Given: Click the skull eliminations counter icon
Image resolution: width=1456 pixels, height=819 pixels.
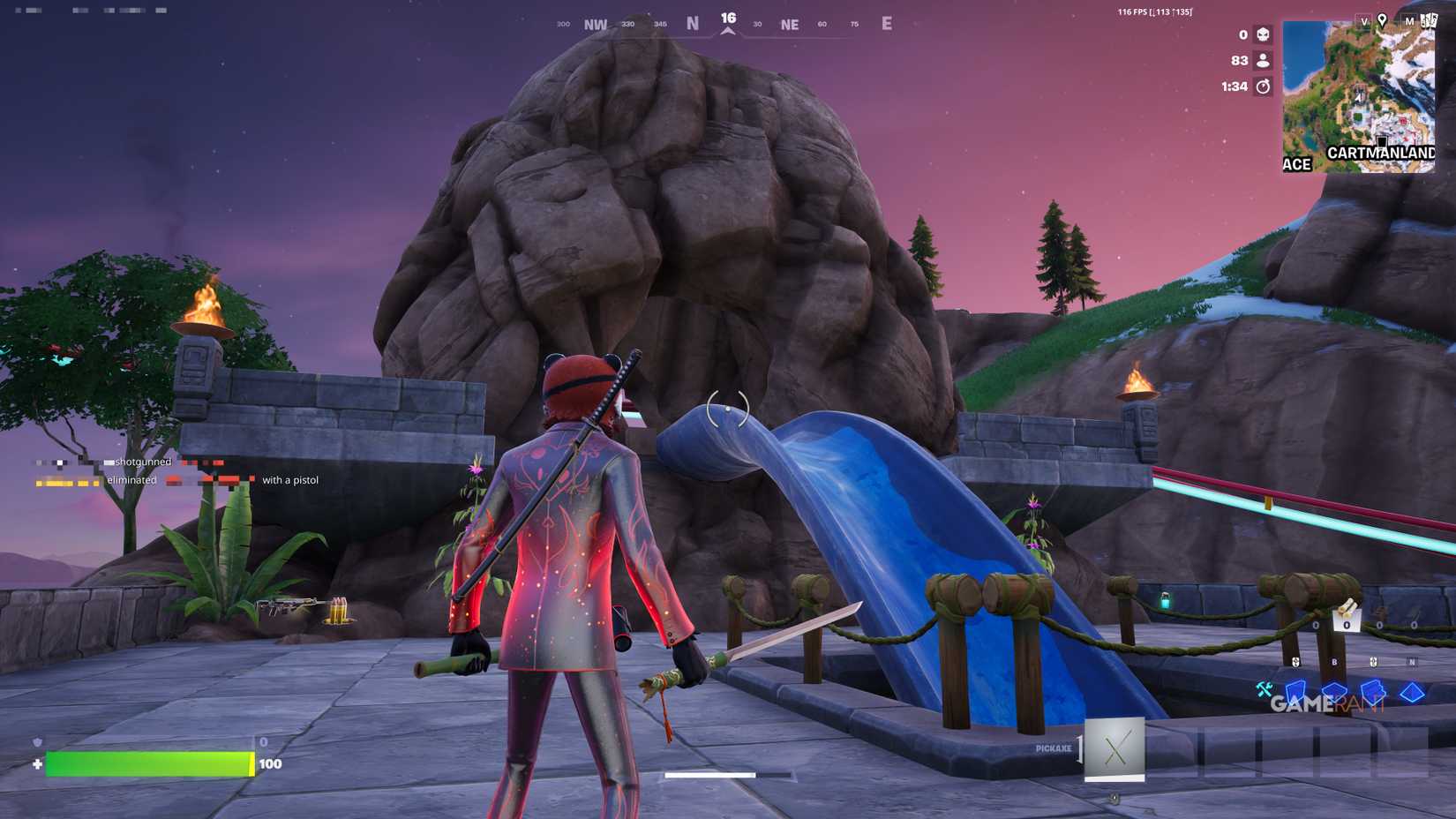Looking at the screenshot, I should [x=1263, y=34].
